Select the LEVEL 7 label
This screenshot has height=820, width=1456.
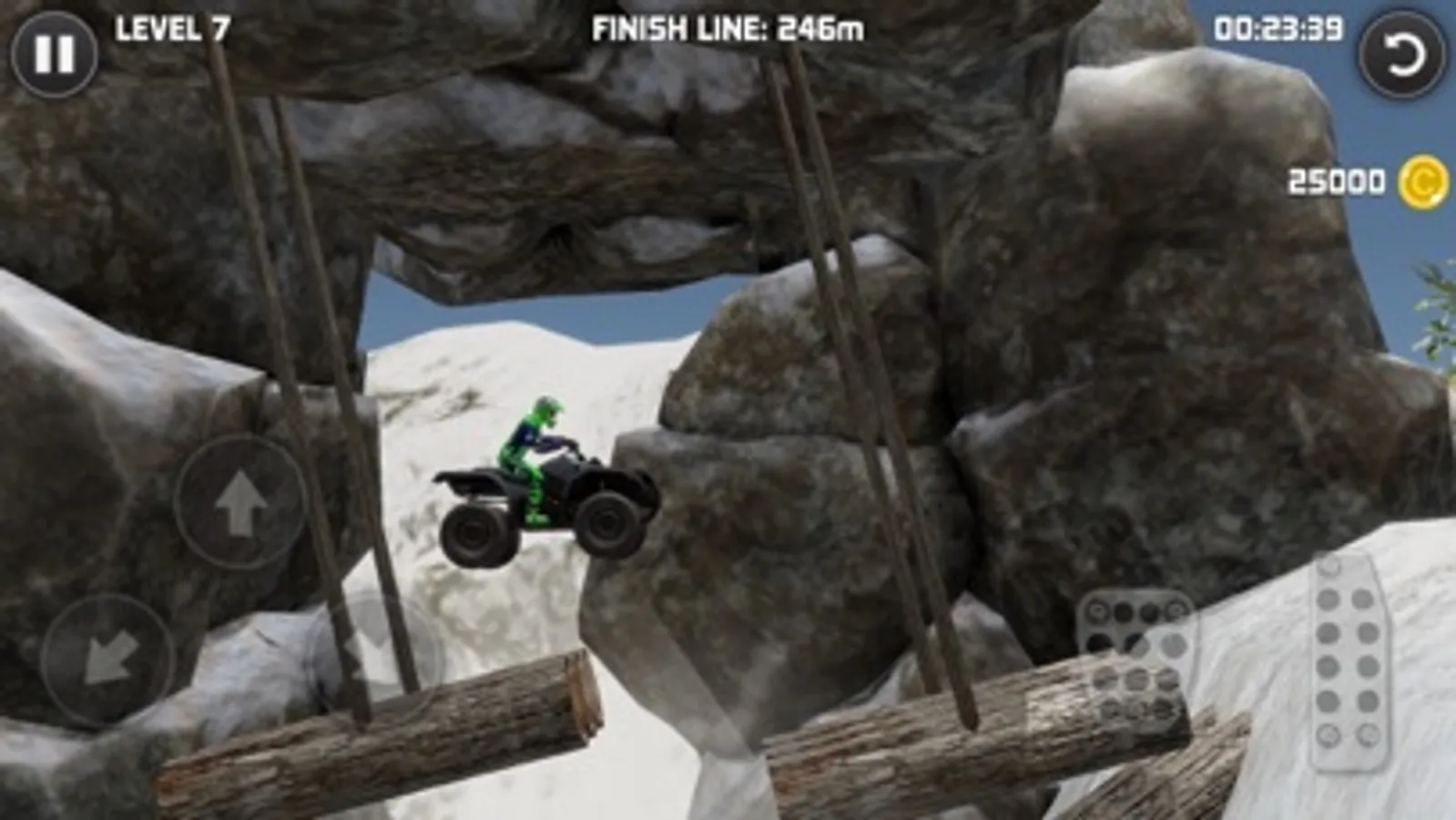171,27
